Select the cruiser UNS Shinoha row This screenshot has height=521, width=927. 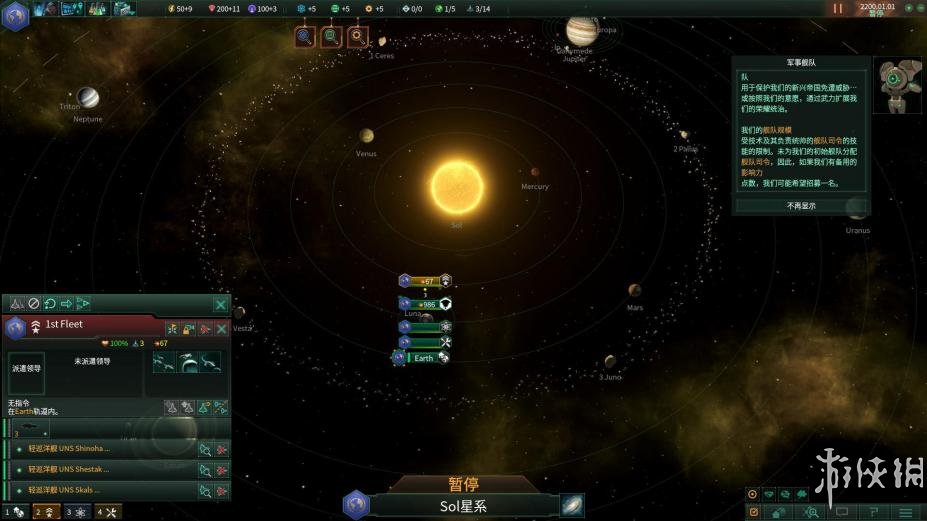(100, 449)
